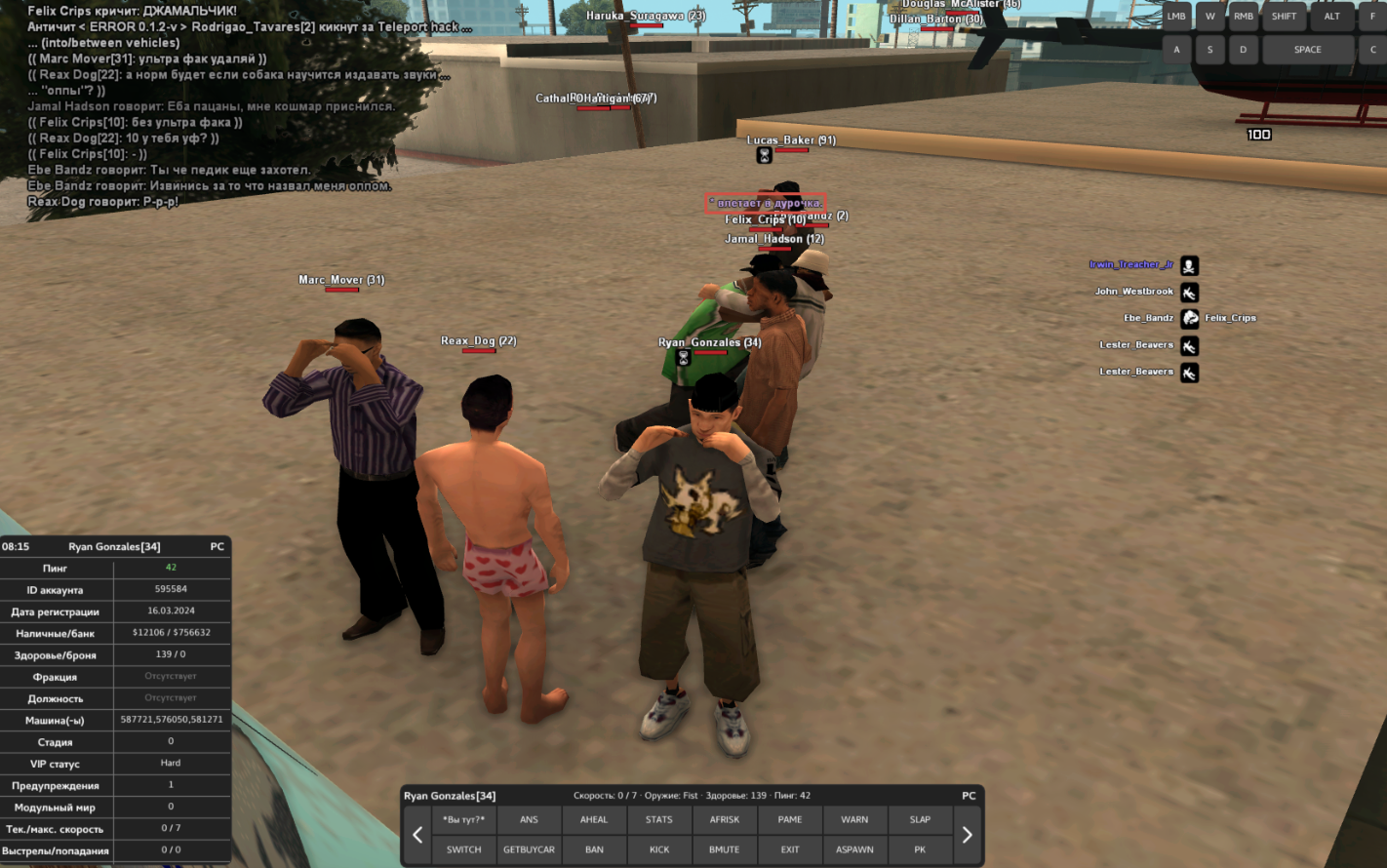Screen dimensions: 1387x868
Task: Click the BAN button
Action: point(594,849)
